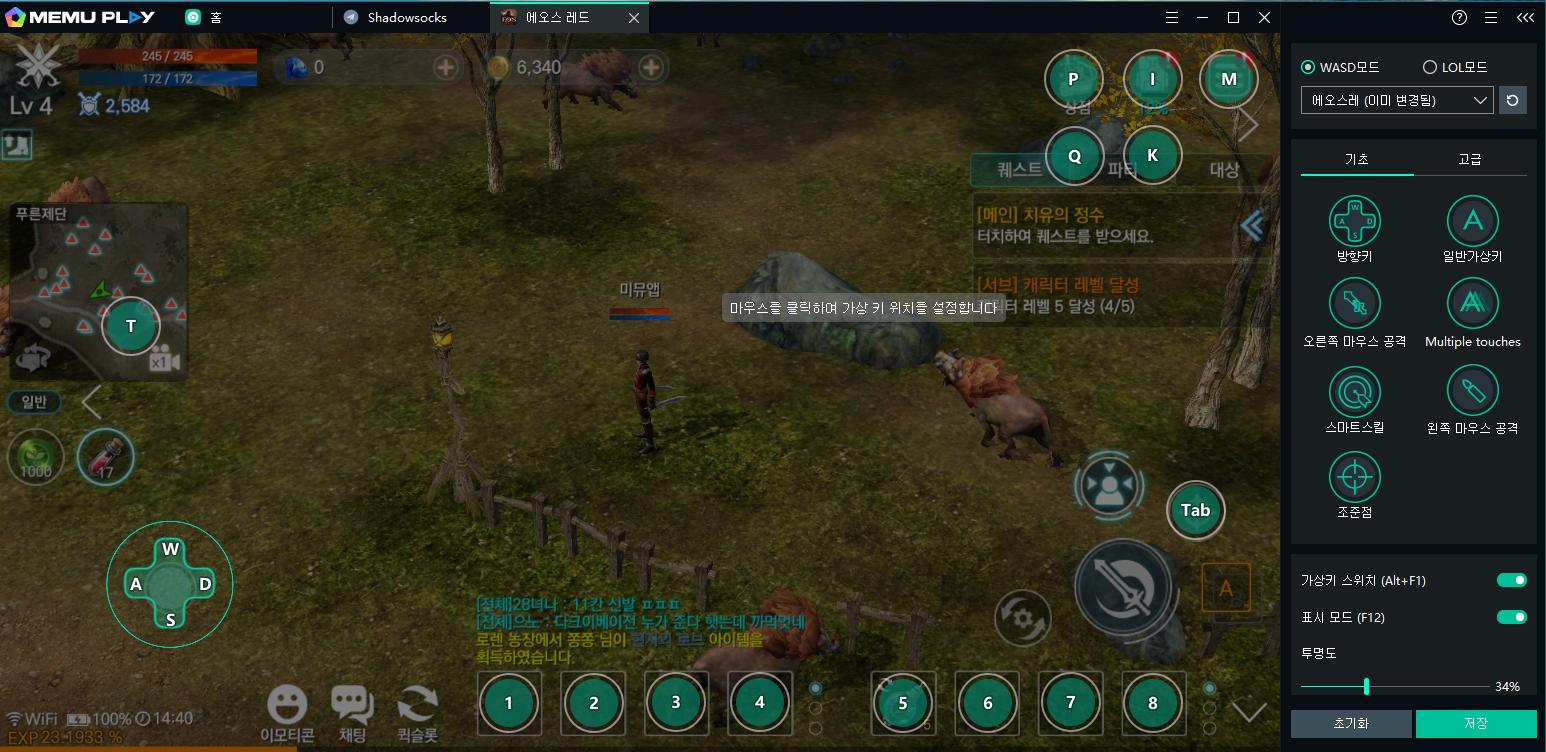Reset the key mapping with 초기화

(x=1351, y=723)
